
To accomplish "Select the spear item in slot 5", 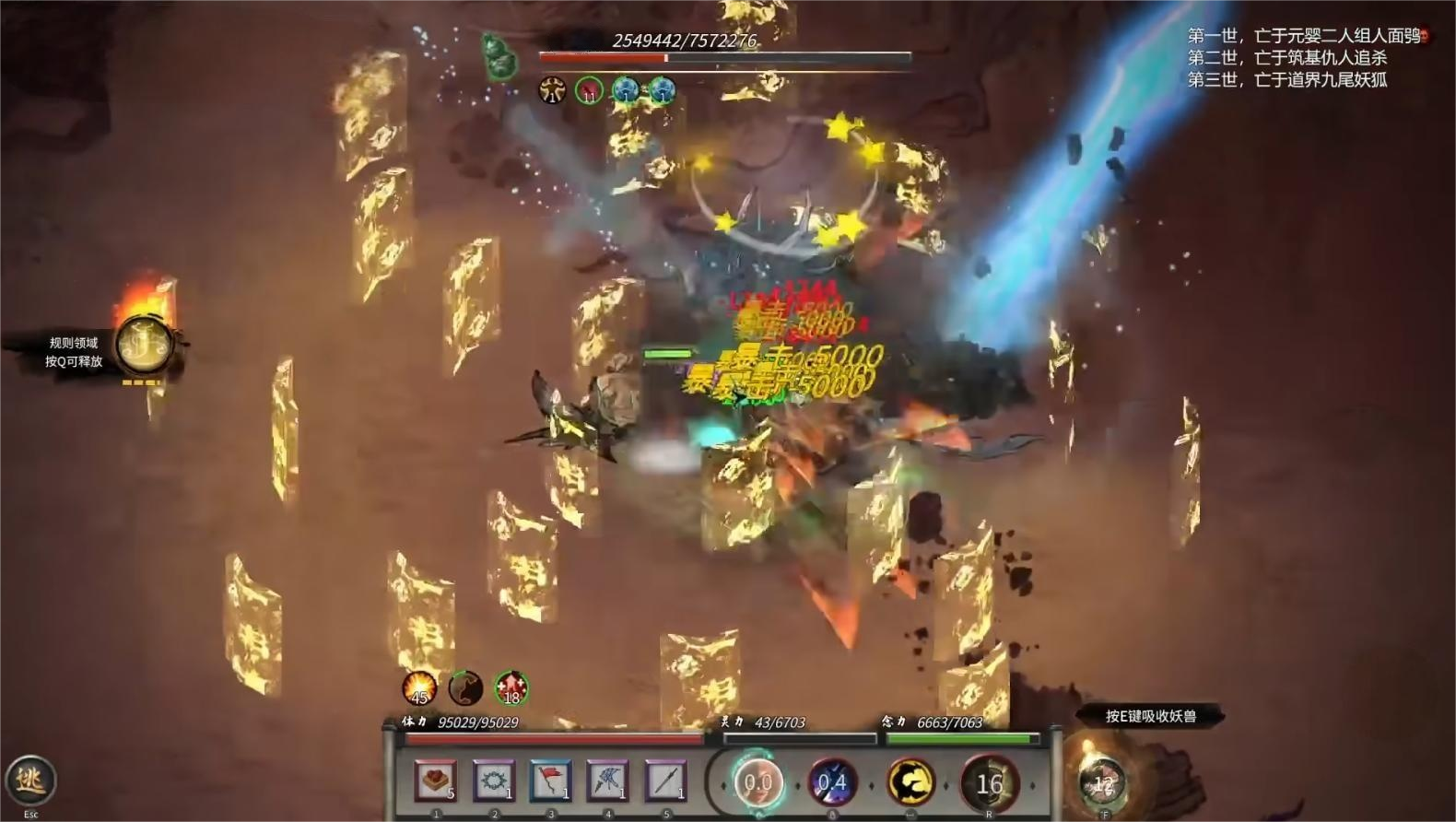I will click(x=664, y=781).
